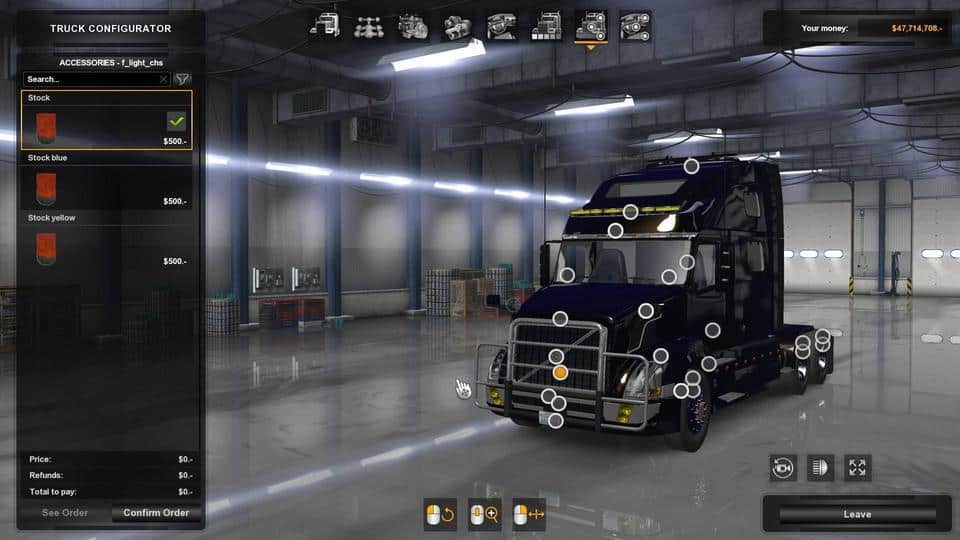Leave the truck configurator

(857, 514)
